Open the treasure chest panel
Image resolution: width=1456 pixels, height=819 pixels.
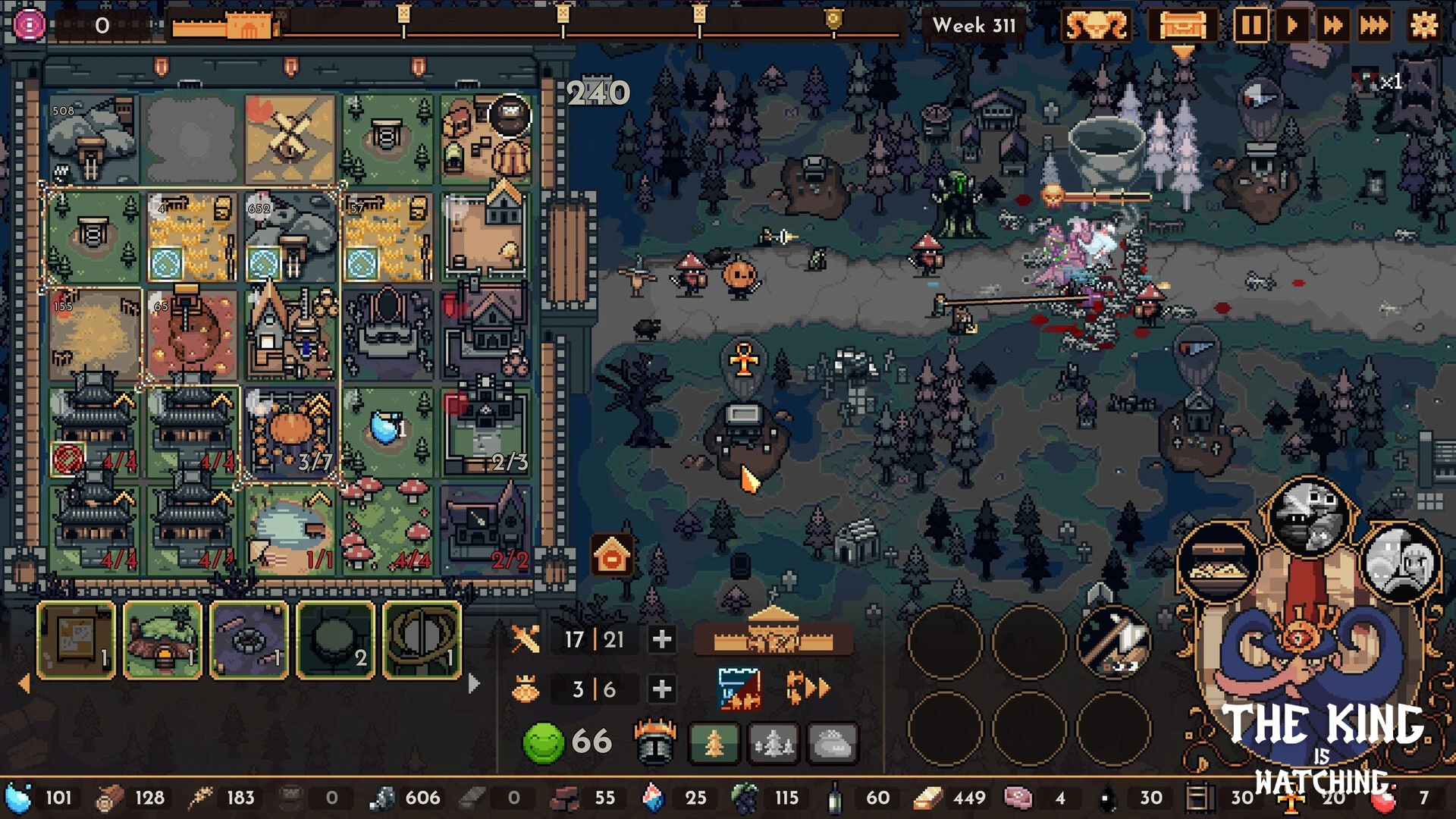click(1181, 26)
